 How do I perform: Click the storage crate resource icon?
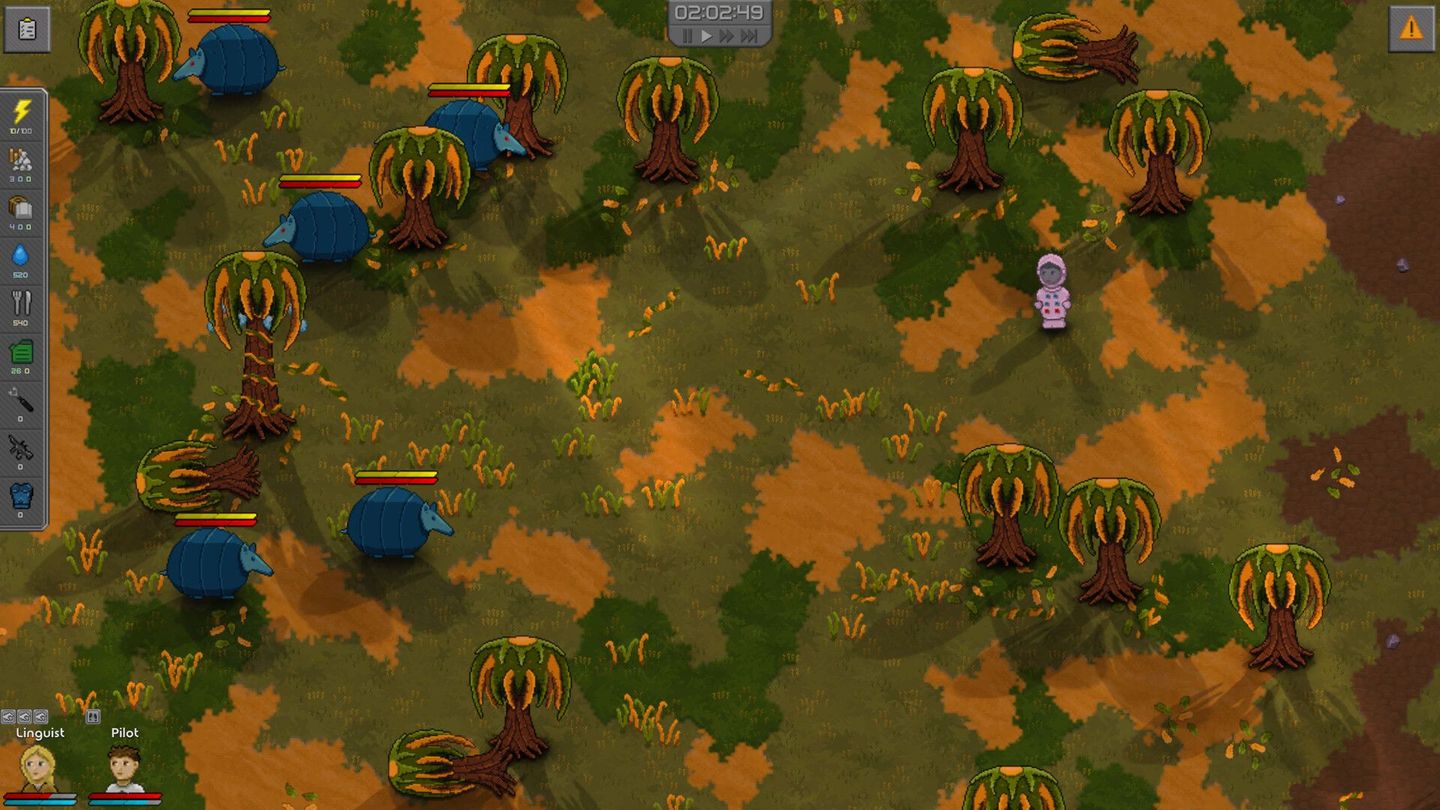(22, 206)
